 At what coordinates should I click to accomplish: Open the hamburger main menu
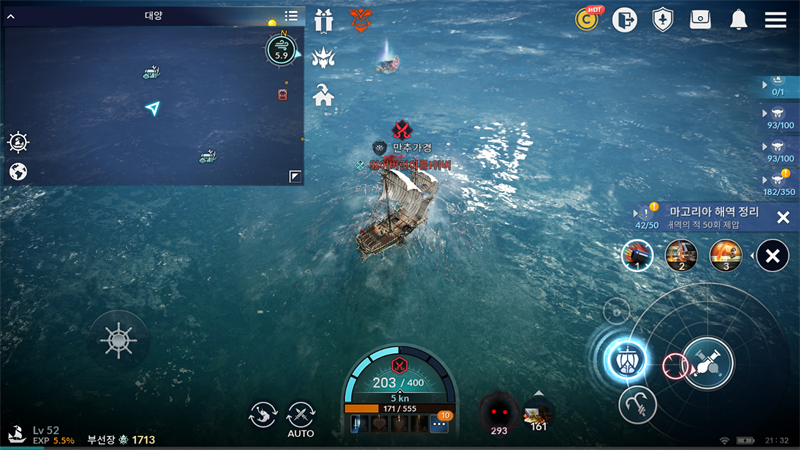point(775,19)
